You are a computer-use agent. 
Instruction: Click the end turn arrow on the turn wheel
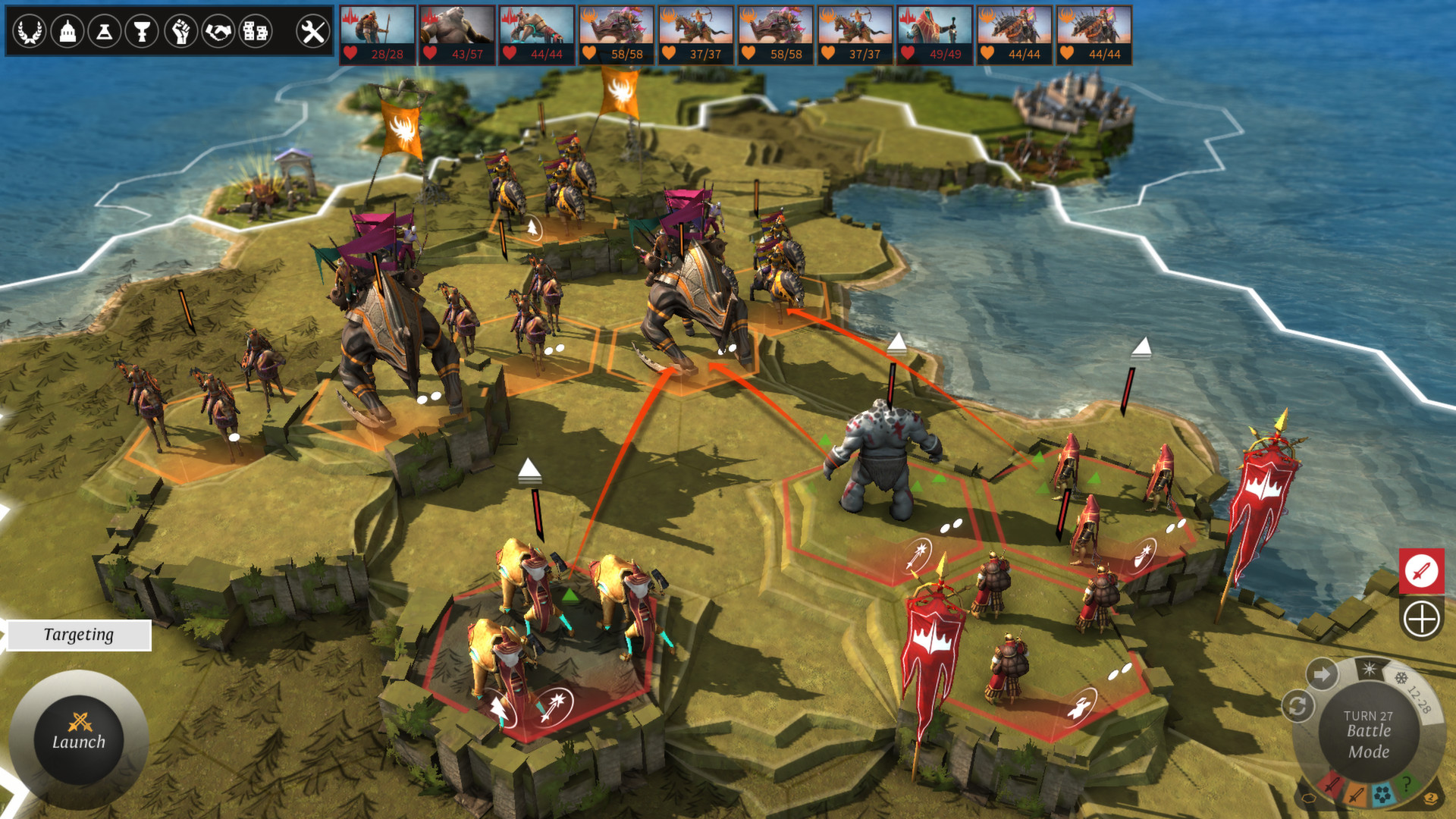point(1322,673)
